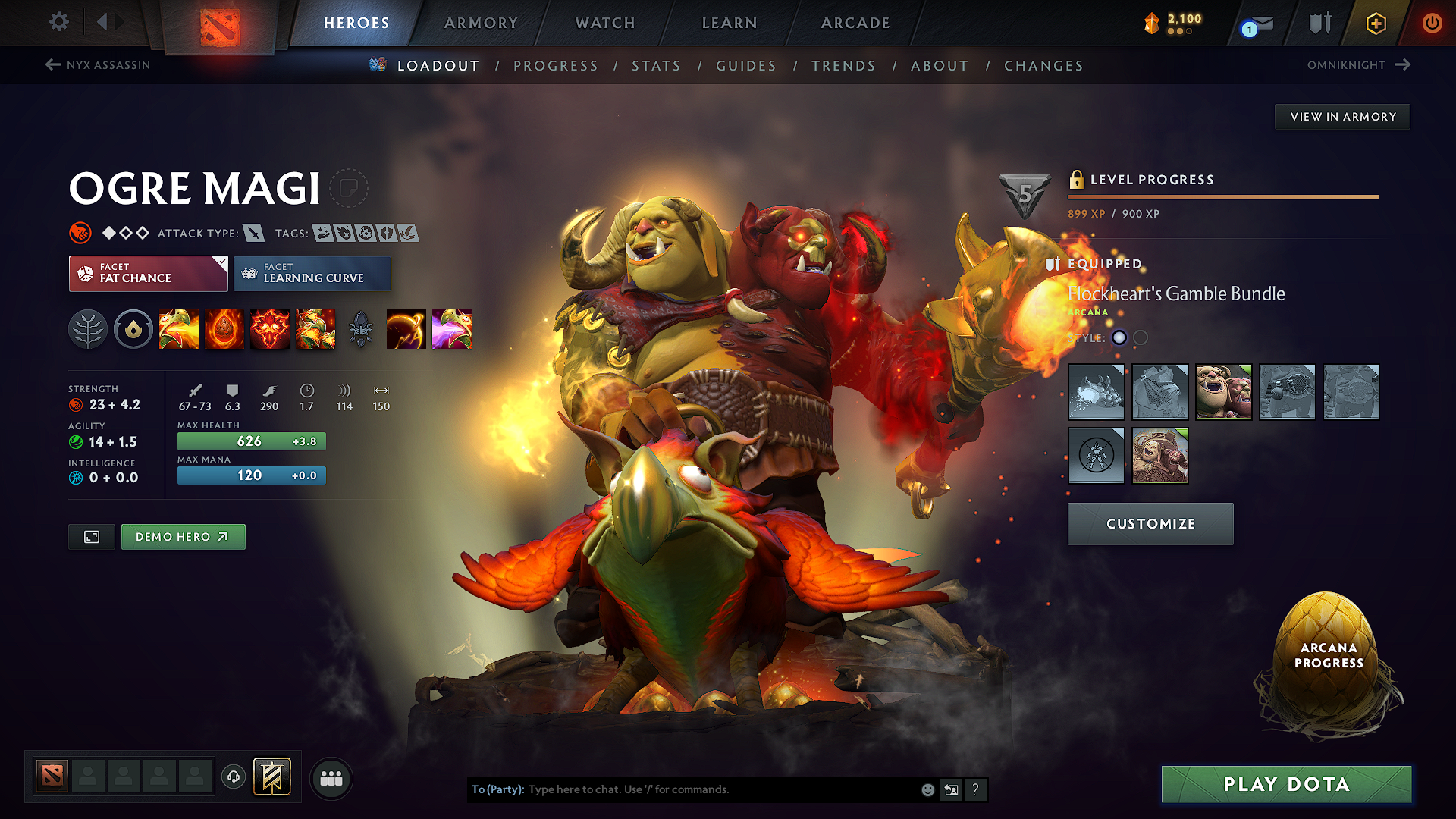Click VIEW IN ARMORY link
This screenshot has height=819, width=1456.
[x=1341, y=116]
